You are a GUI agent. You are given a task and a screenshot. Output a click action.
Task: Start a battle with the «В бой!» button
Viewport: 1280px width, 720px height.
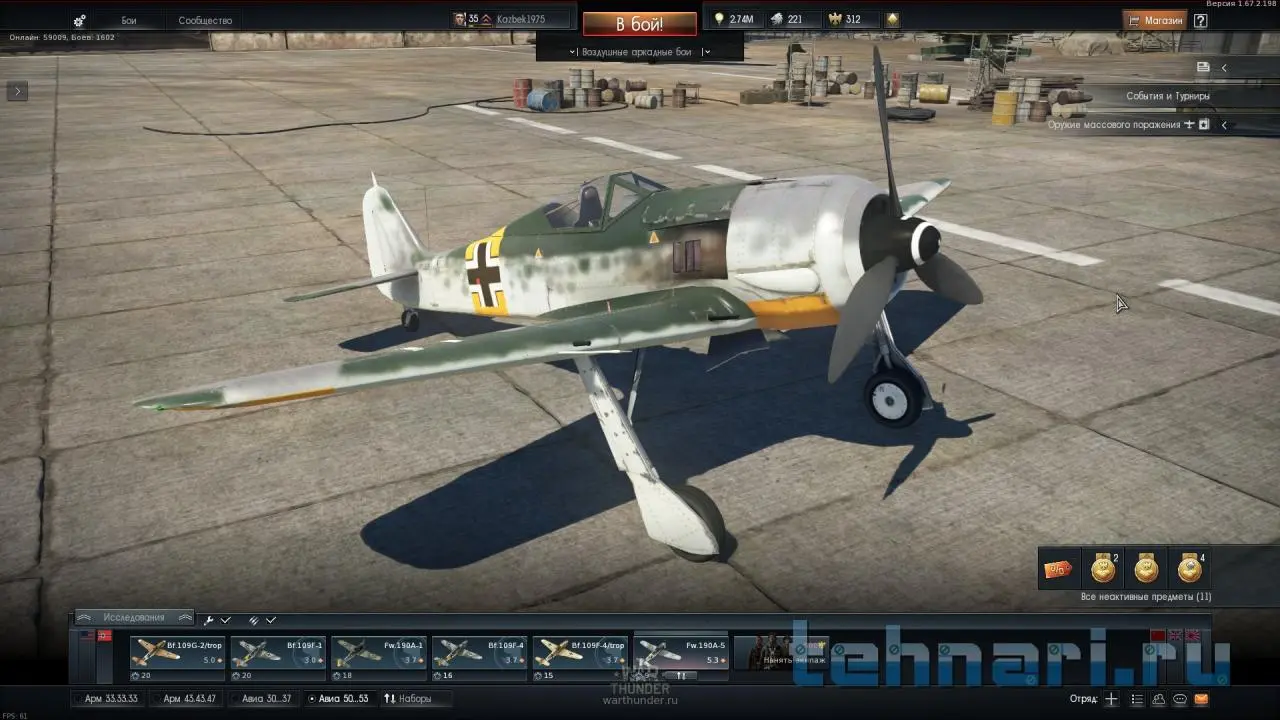pyautogui.click(x=639, y=23)
